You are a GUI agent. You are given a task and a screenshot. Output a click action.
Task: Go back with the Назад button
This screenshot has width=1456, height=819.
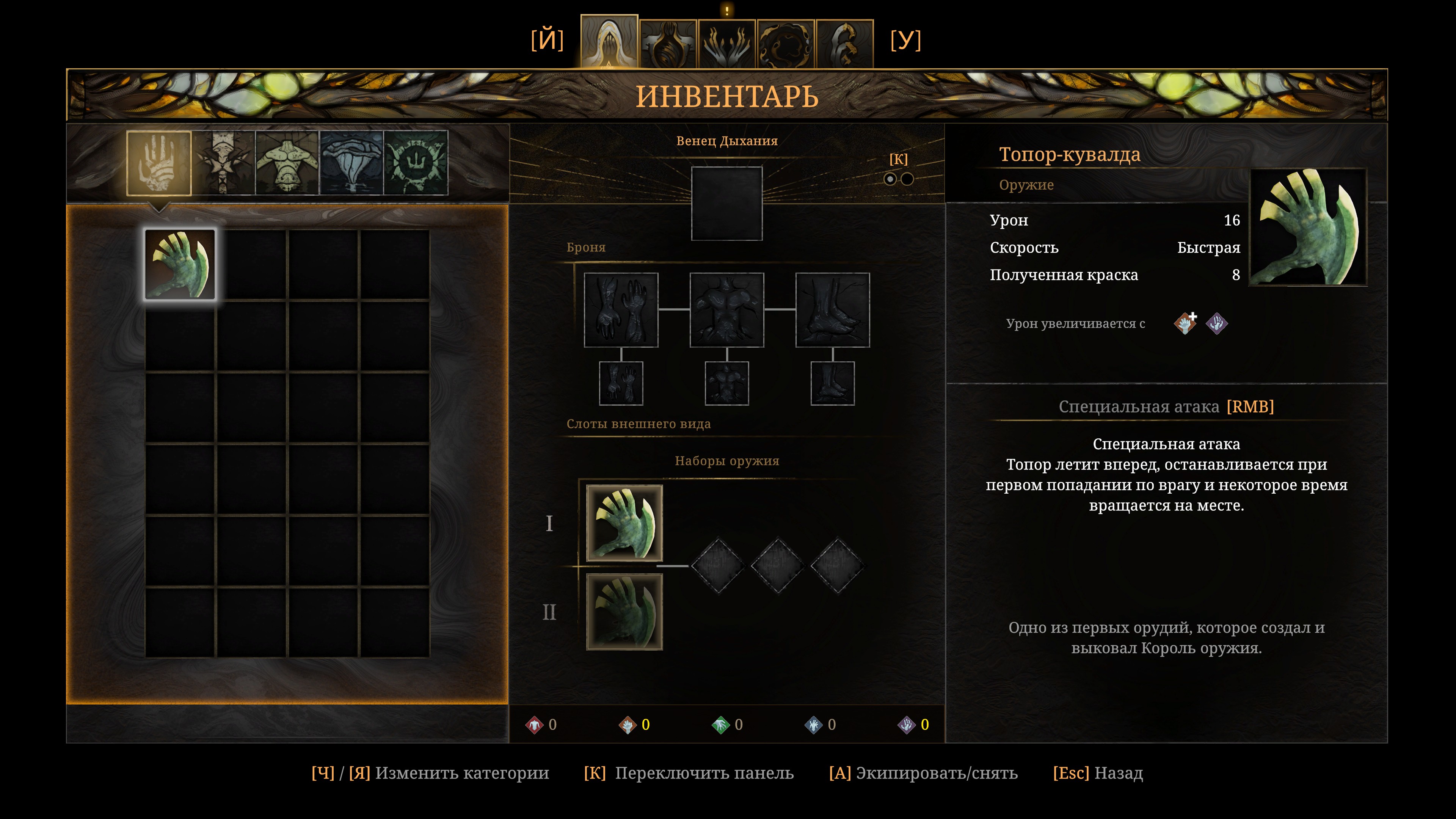[x=1098, y=773]
